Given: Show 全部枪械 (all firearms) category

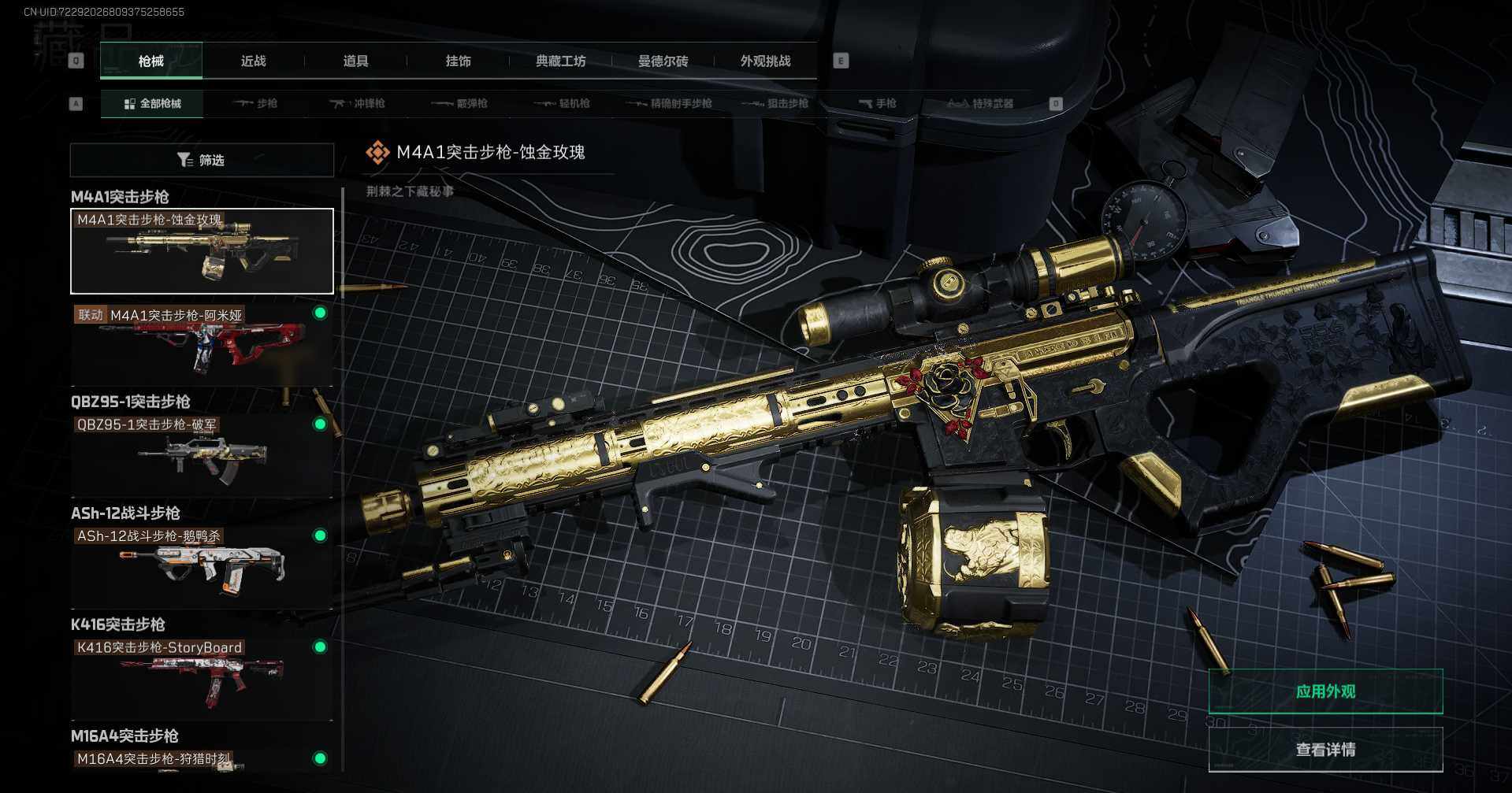Looking at the screenshot, I should click(x=152, y=103).
